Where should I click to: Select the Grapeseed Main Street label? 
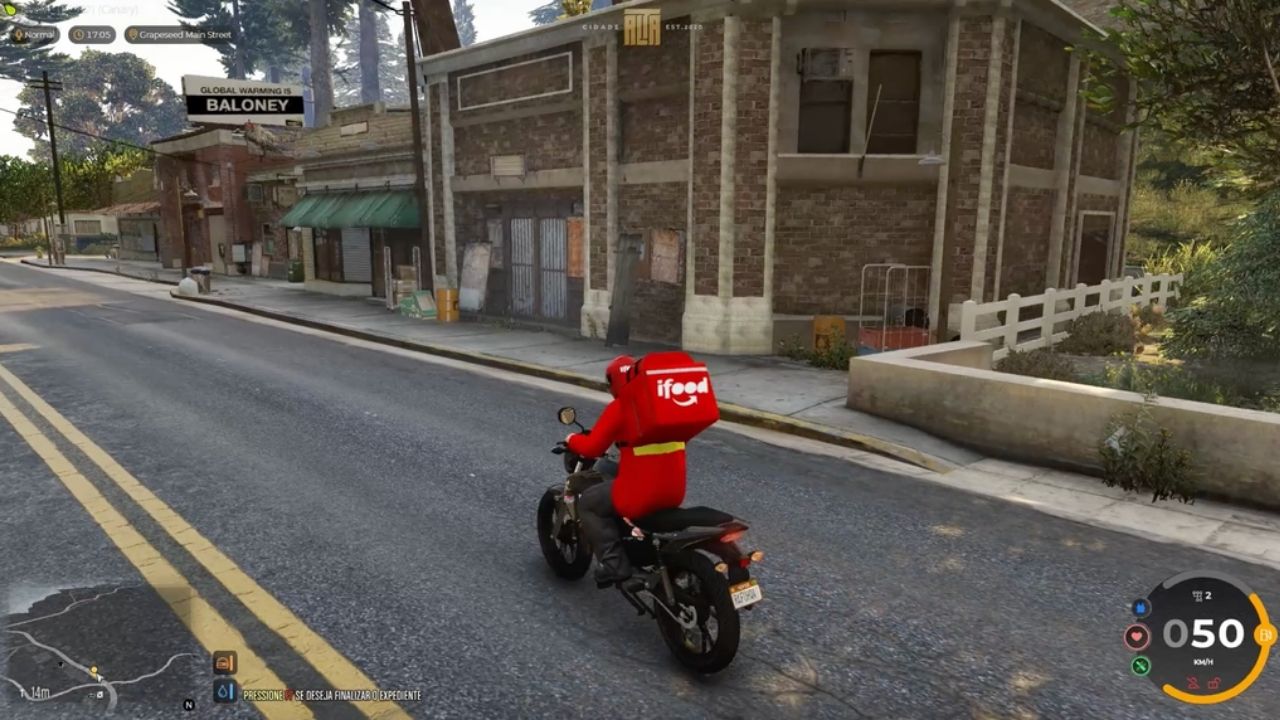tap(185, 35)
